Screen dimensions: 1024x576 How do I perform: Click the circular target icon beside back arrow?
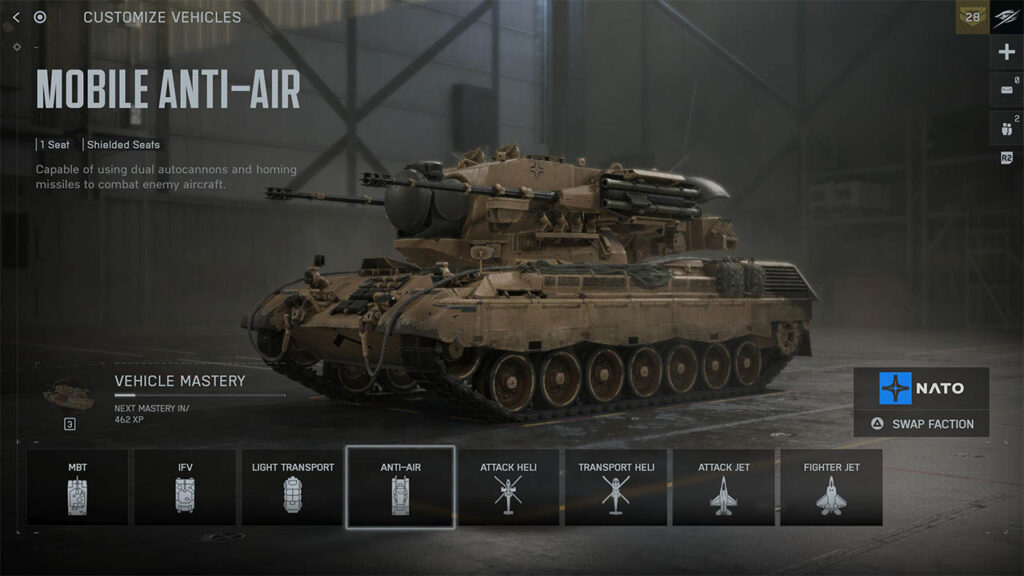pos(40,17)
